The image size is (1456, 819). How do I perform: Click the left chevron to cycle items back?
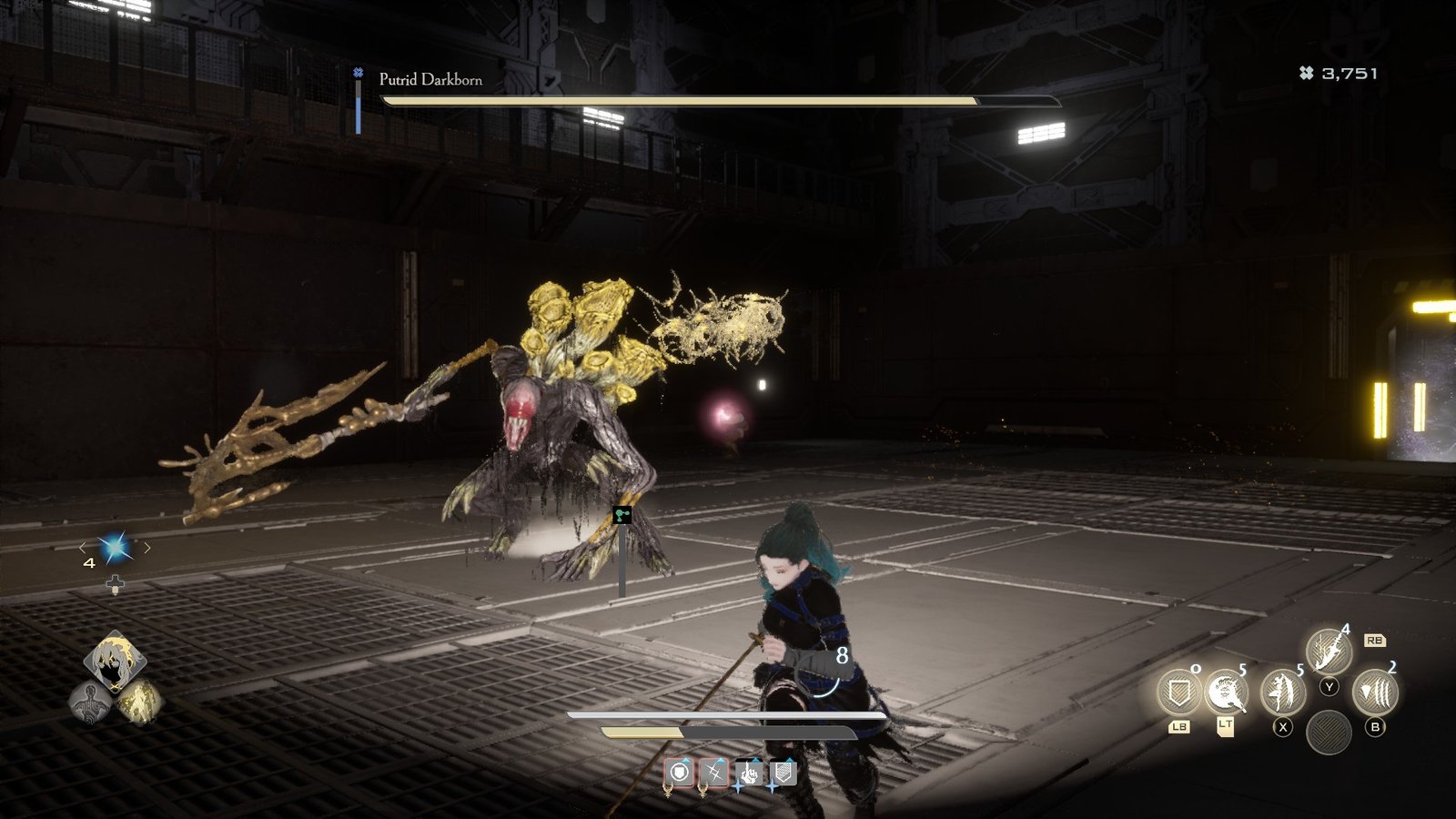83,549
